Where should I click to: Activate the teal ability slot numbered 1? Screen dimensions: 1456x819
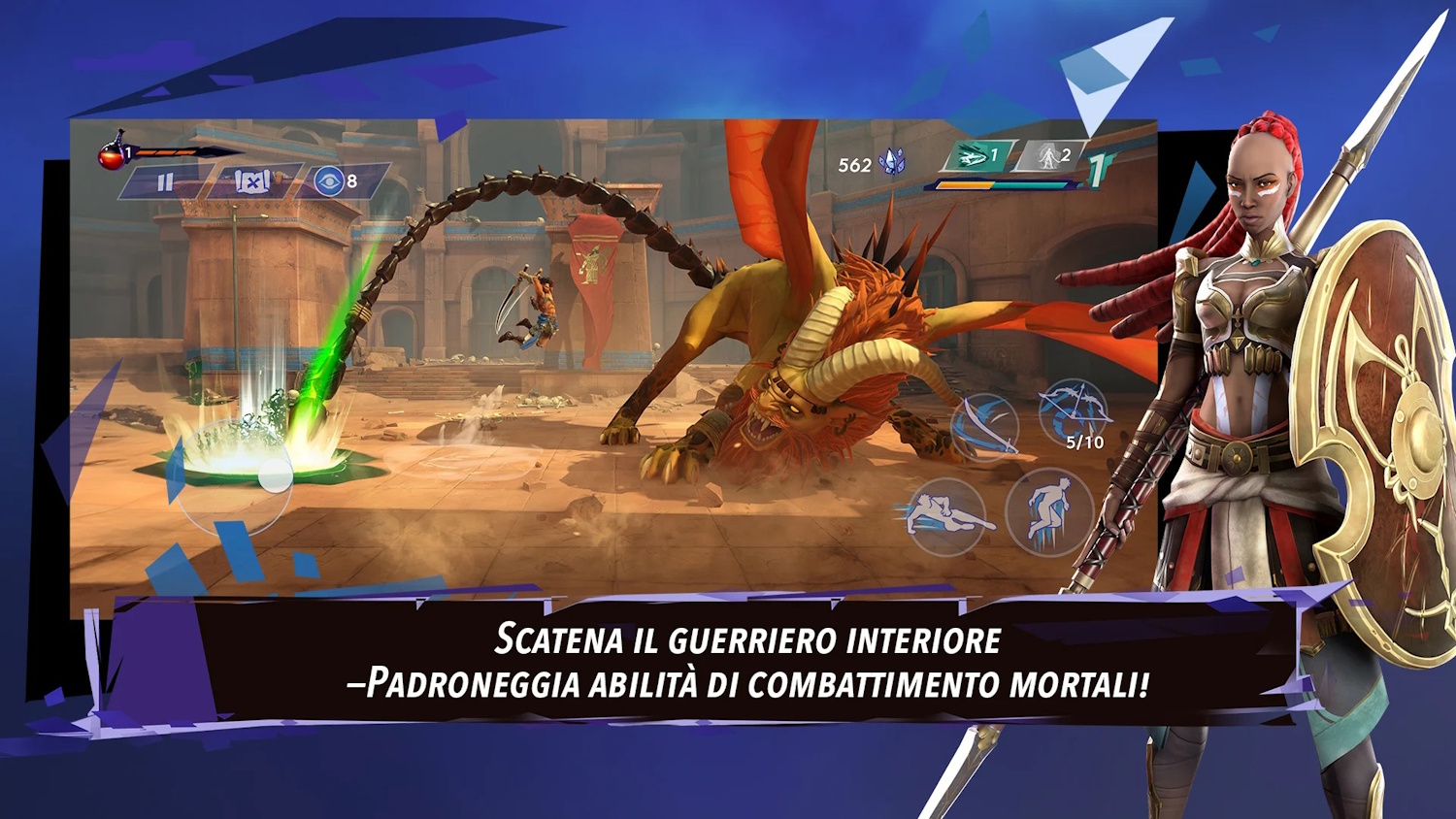click(x=977, y=155)
